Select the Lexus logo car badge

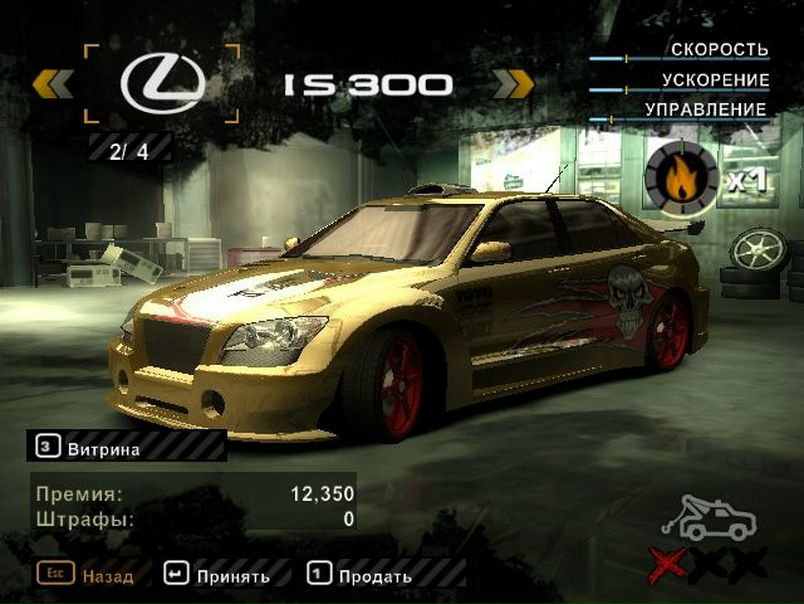(x=160, y=84)
